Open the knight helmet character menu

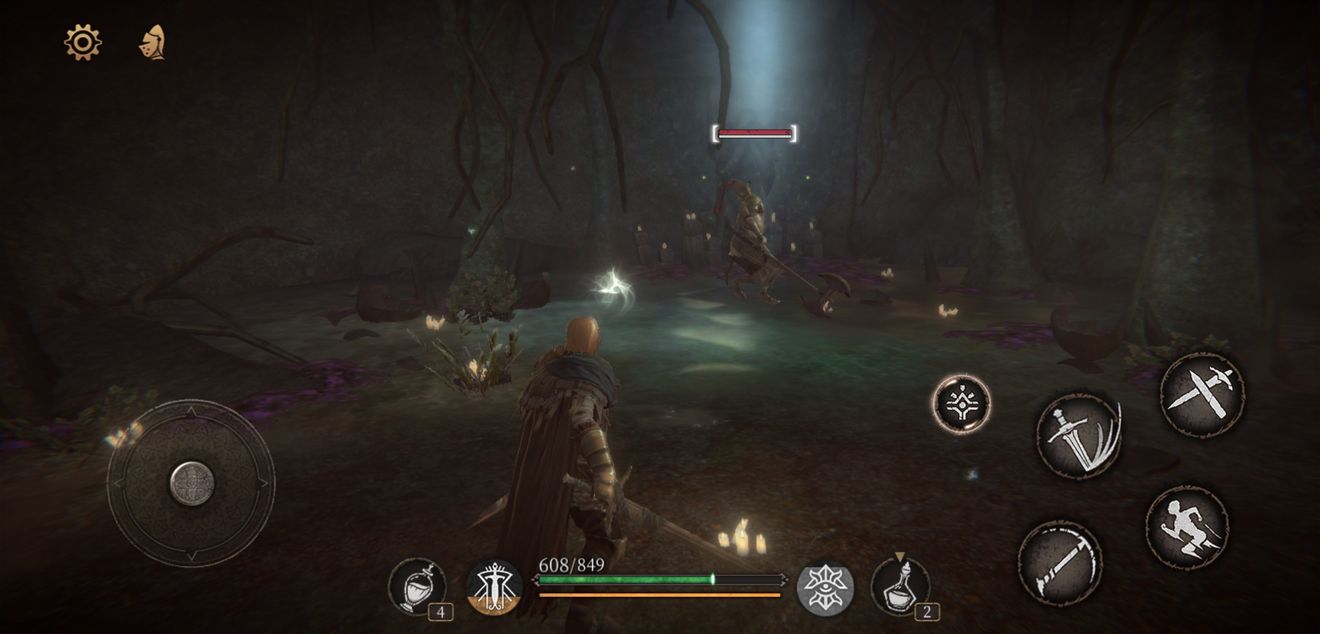[152, 43]
